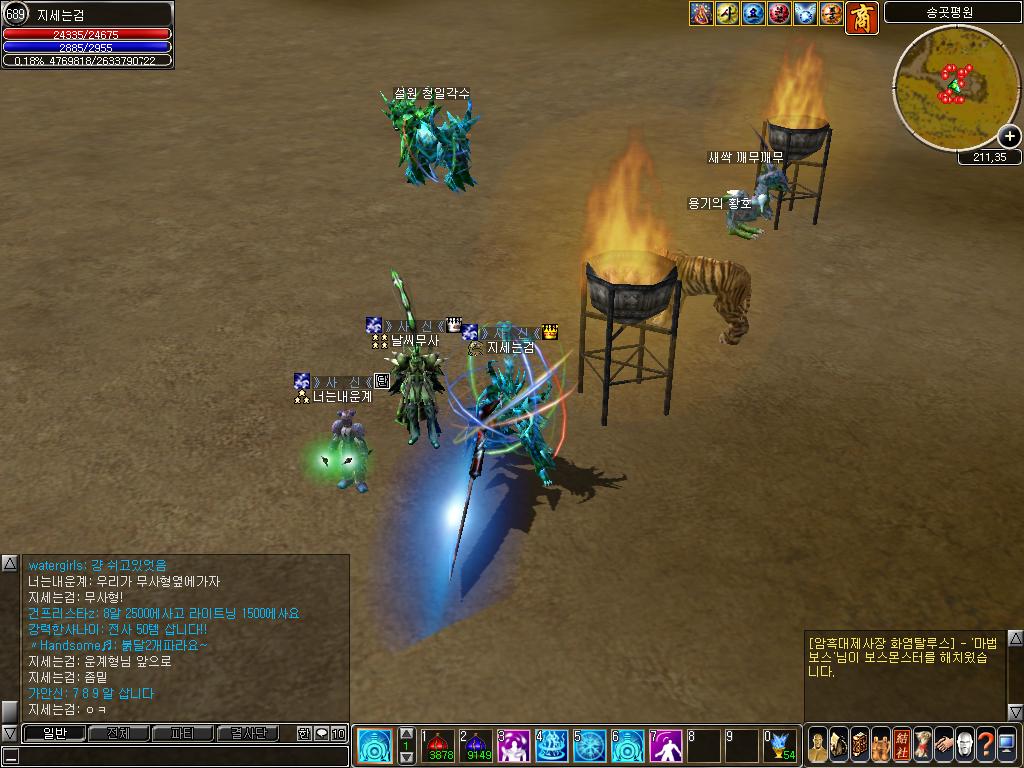Select the 결사단 chat tab

[247, 733]
